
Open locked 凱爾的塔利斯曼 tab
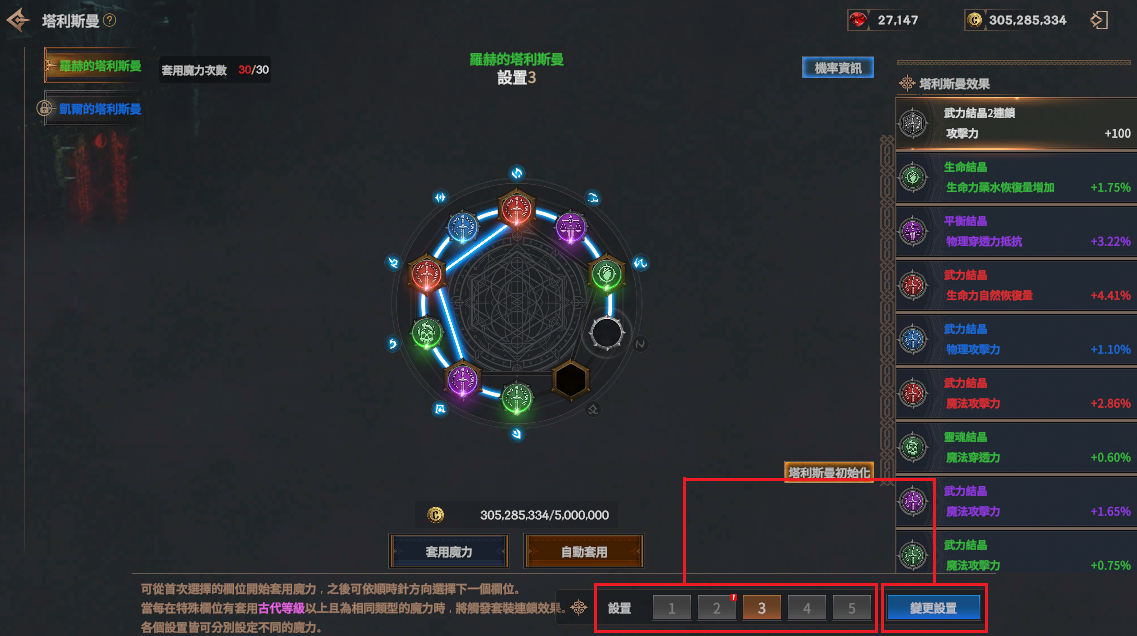[x=98, y=109]
